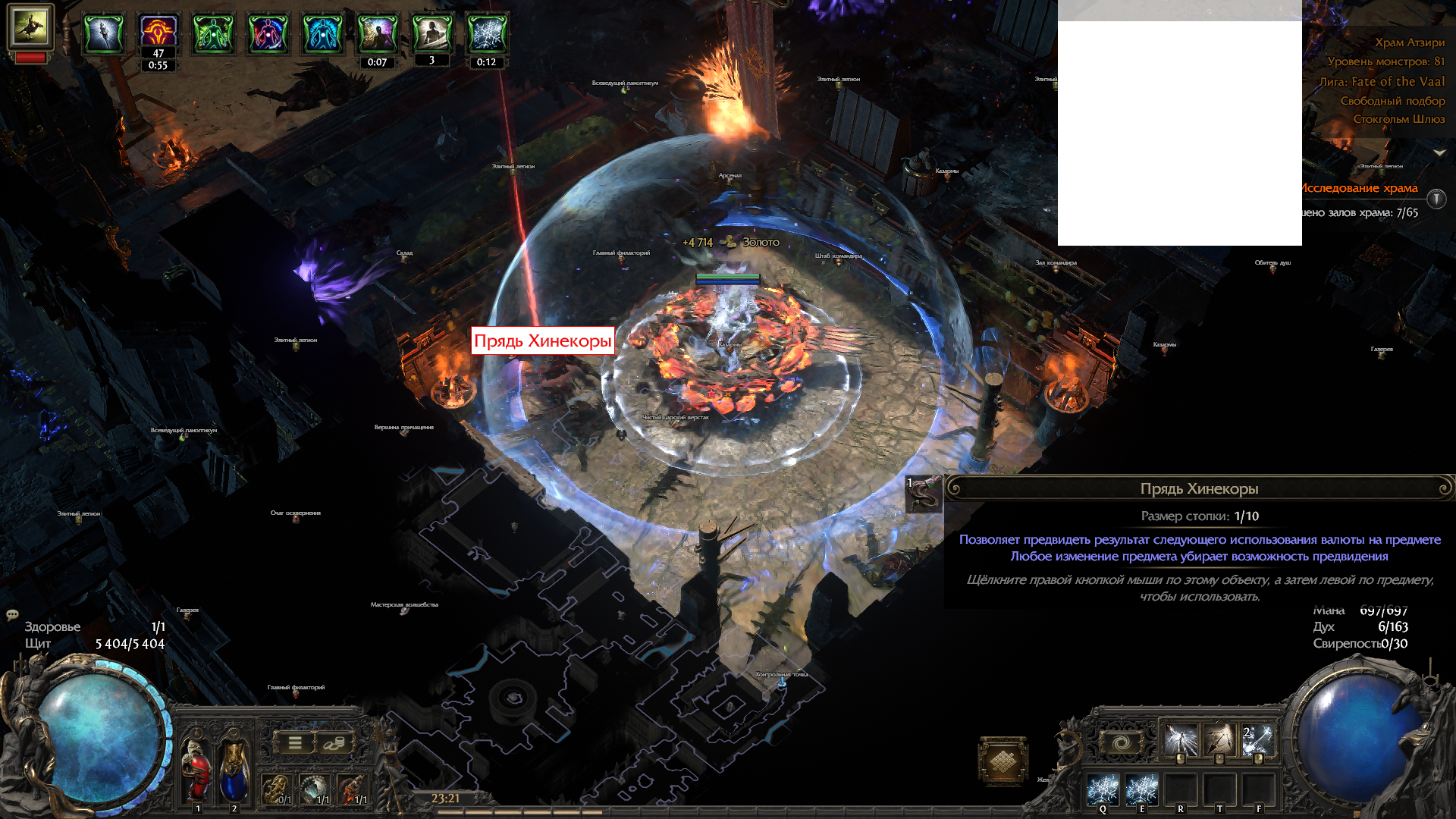The image size is (1456, 819).
Task: Select the golden charm slot showing 0/1
Action: [x=276, y=789]
